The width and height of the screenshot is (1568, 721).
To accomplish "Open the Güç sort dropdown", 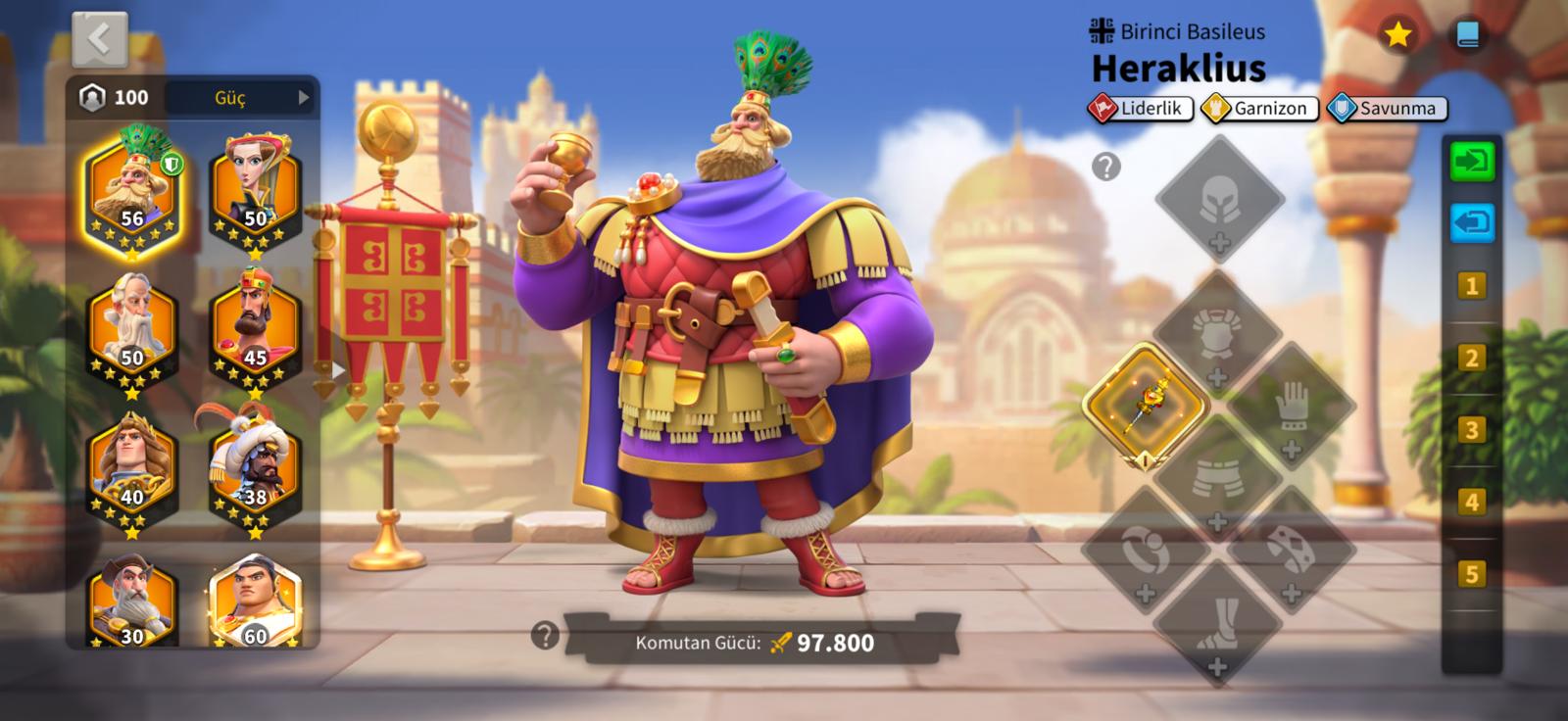I will [x=241, y=97].
